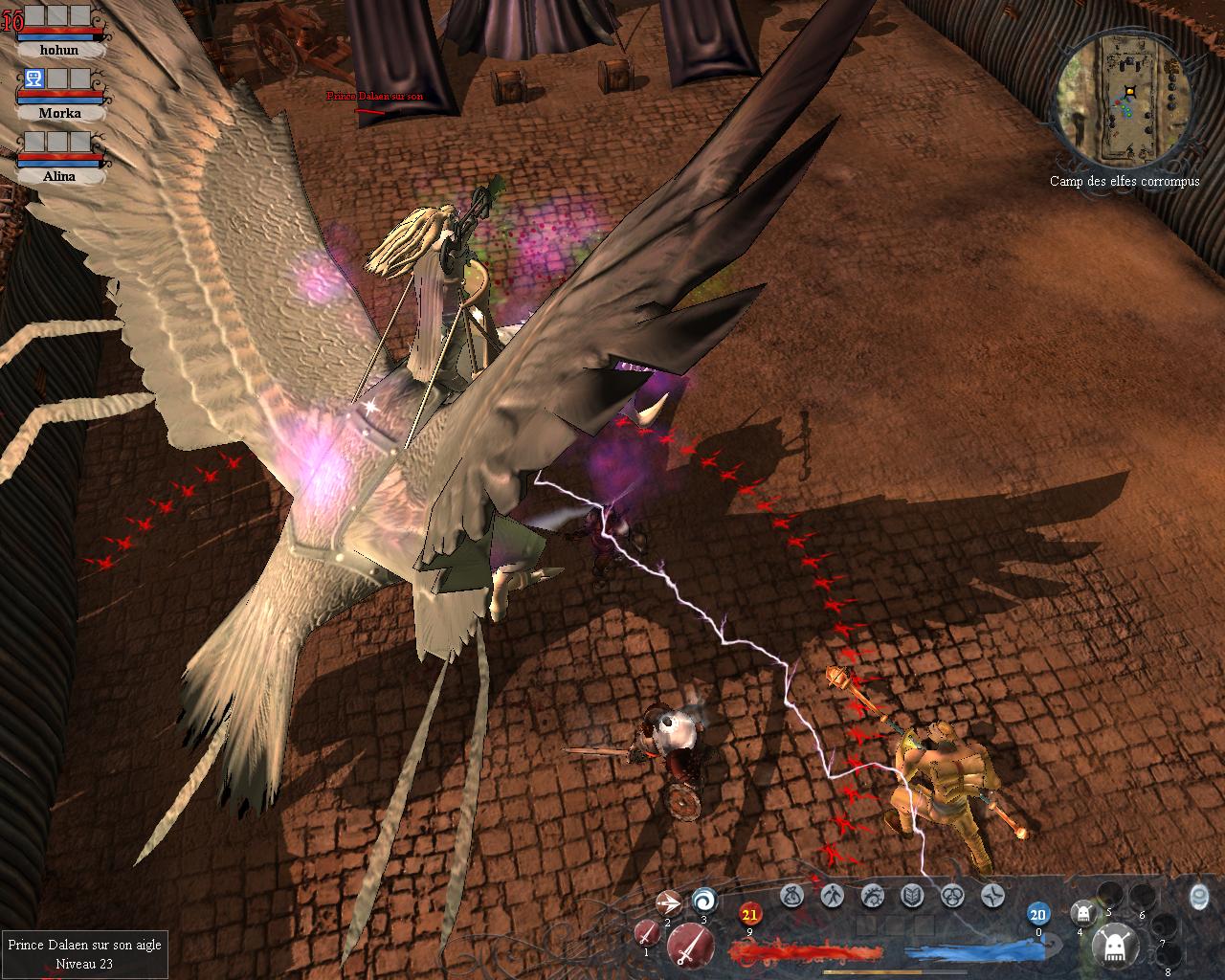Select party member Alina's name plate
This screenshot has width=1225, height=980.
pos(59,176)
